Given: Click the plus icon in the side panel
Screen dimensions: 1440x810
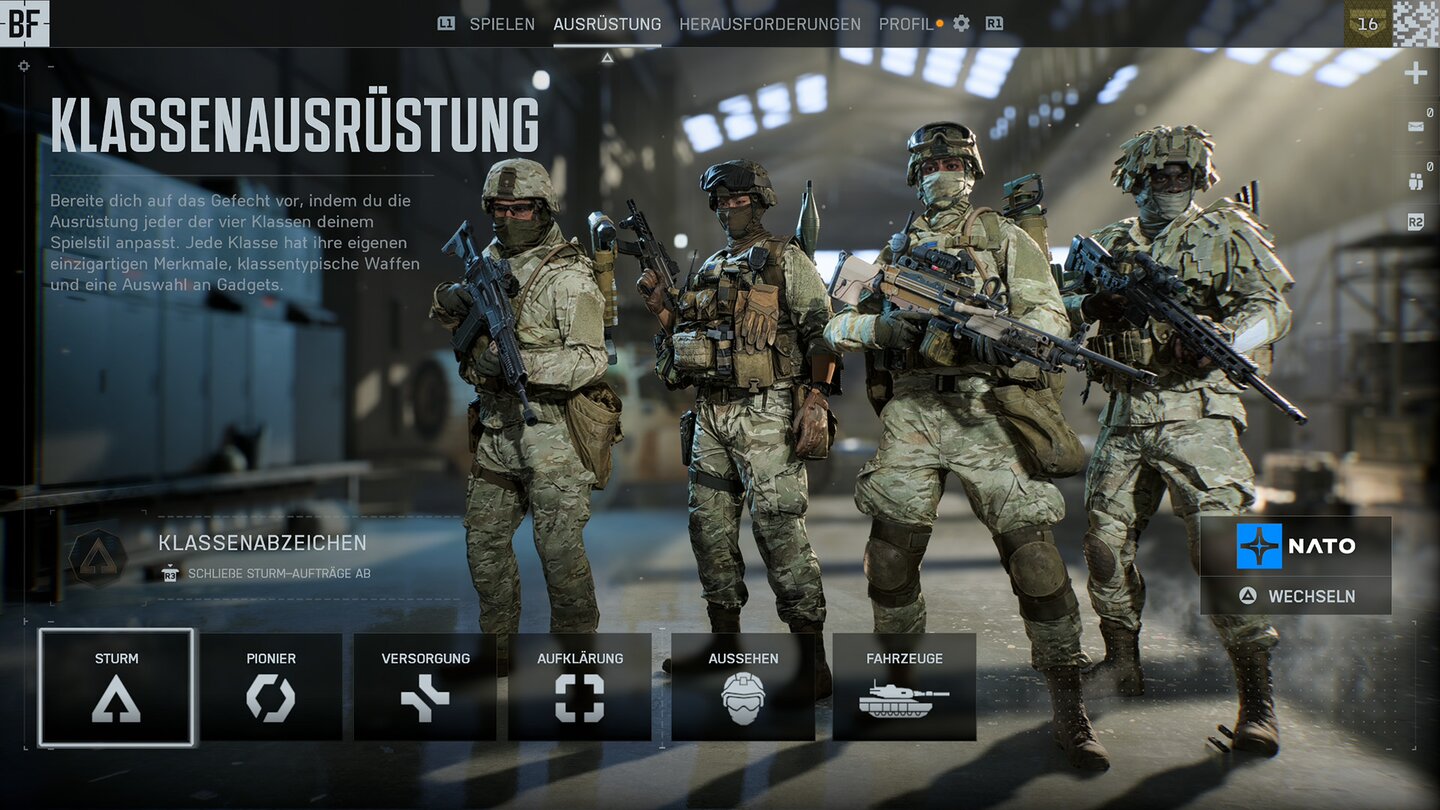Looking at the screenshot, I should [1416, 73].
